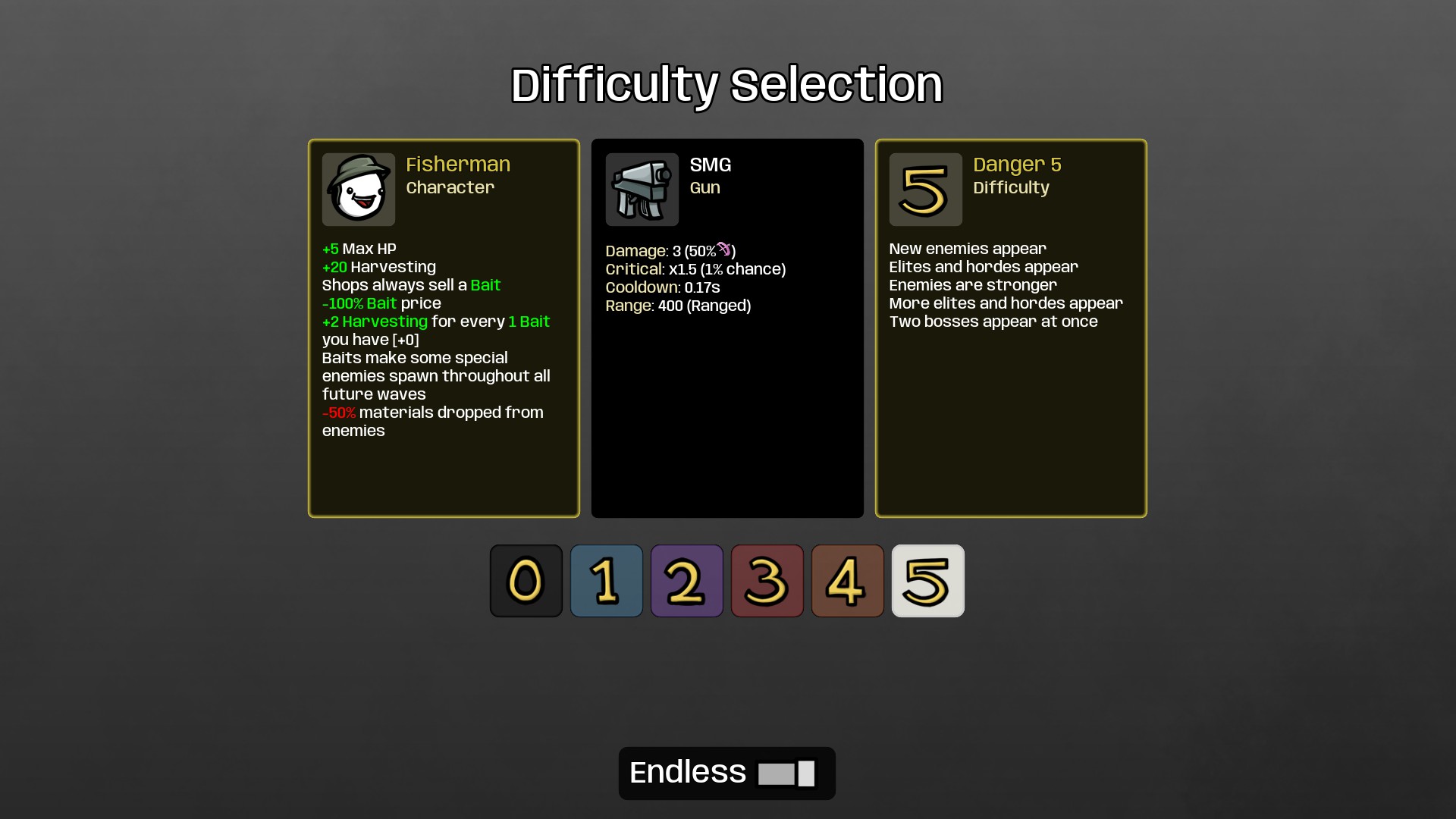Select difficulty 1
1456x819 pixels.
tap(606, 581)
